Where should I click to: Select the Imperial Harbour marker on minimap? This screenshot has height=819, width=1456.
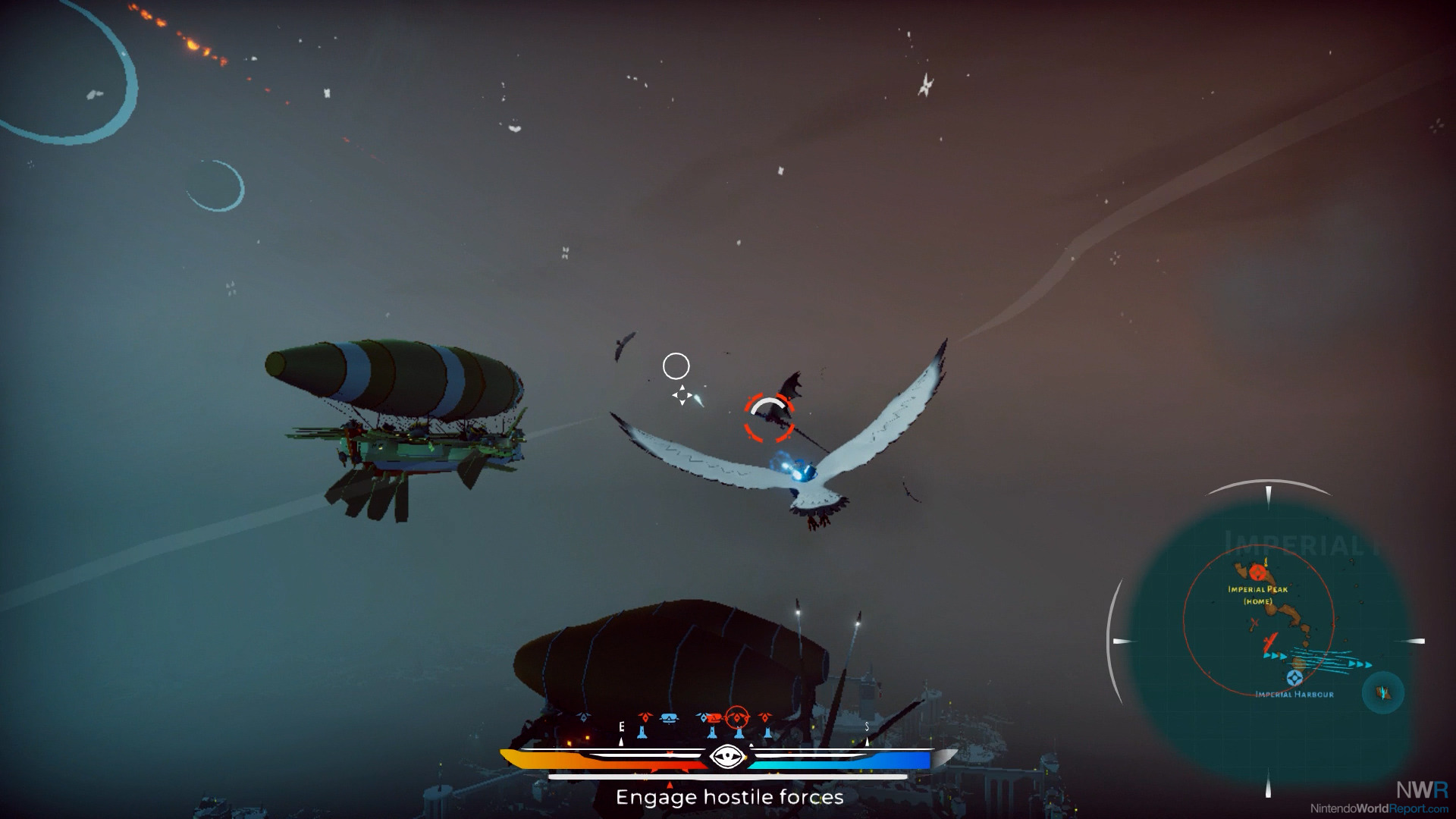(1295, 677)
